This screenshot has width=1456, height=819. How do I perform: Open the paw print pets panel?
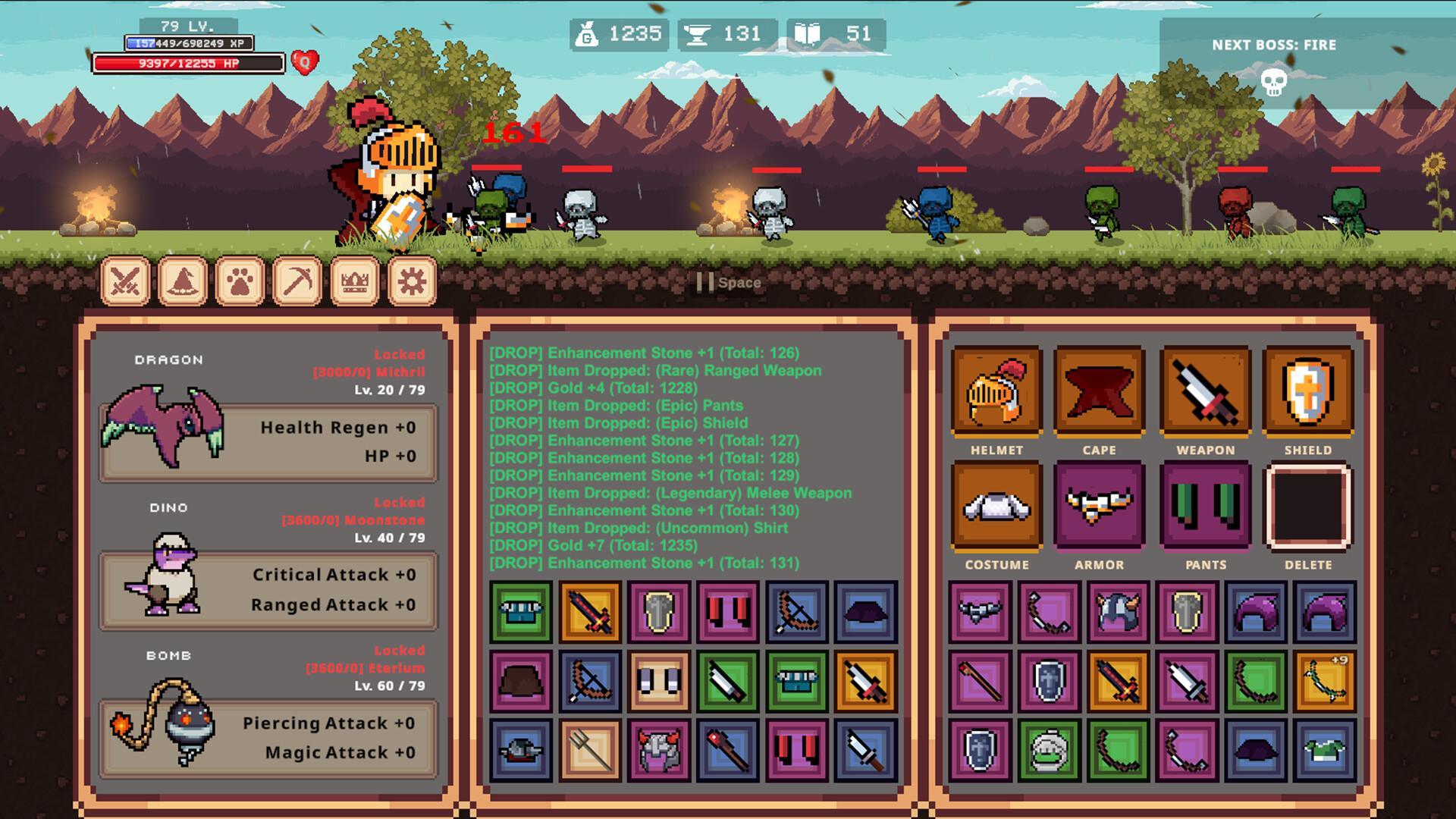coord(239,280)
